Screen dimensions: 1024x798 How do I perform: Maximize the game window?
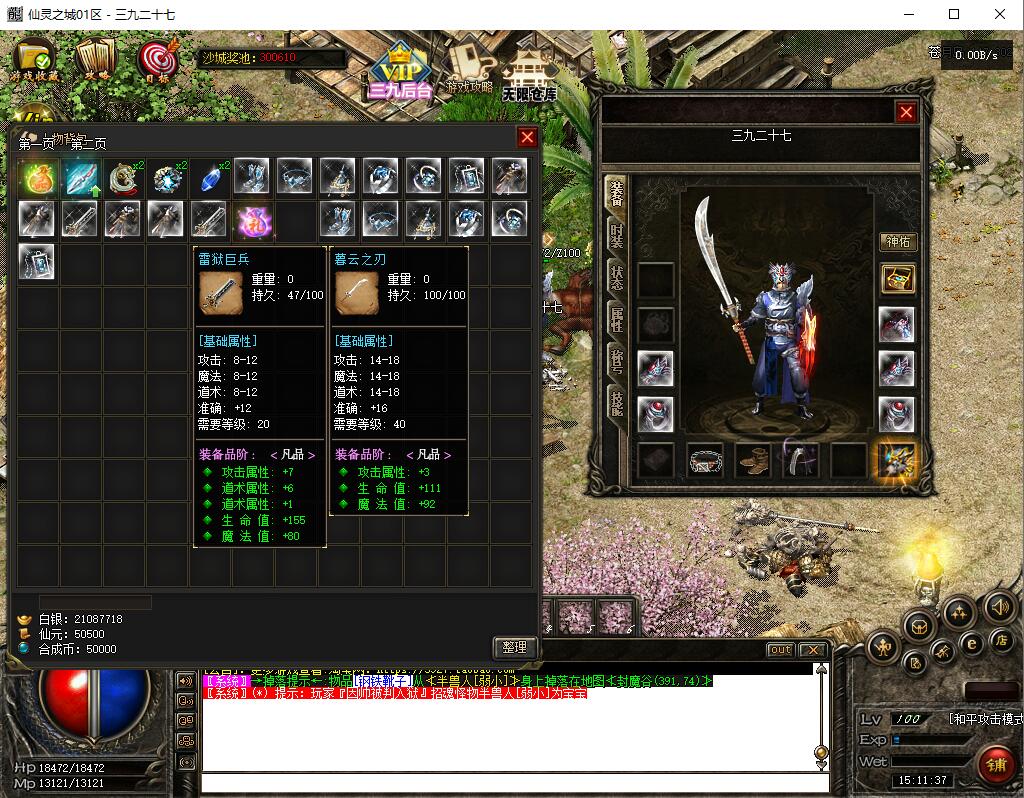tap(954, 14)
